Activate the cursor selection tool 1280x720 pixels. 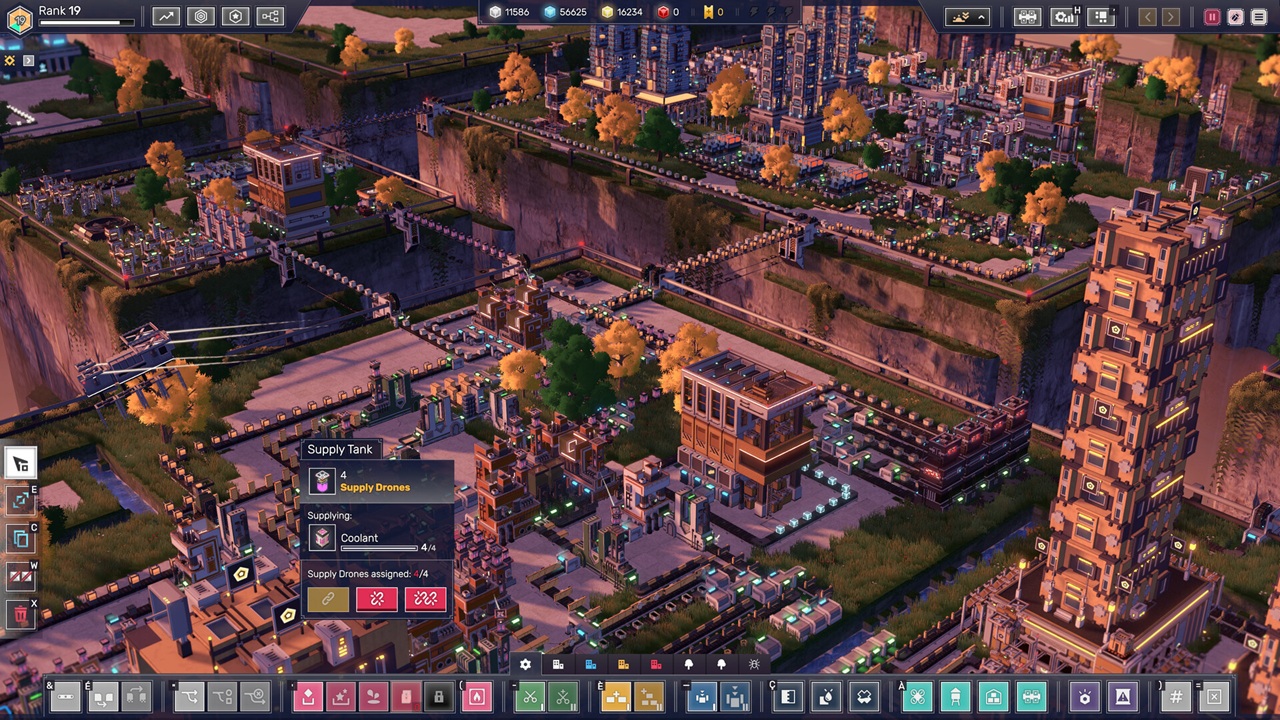tap(20, 463)
